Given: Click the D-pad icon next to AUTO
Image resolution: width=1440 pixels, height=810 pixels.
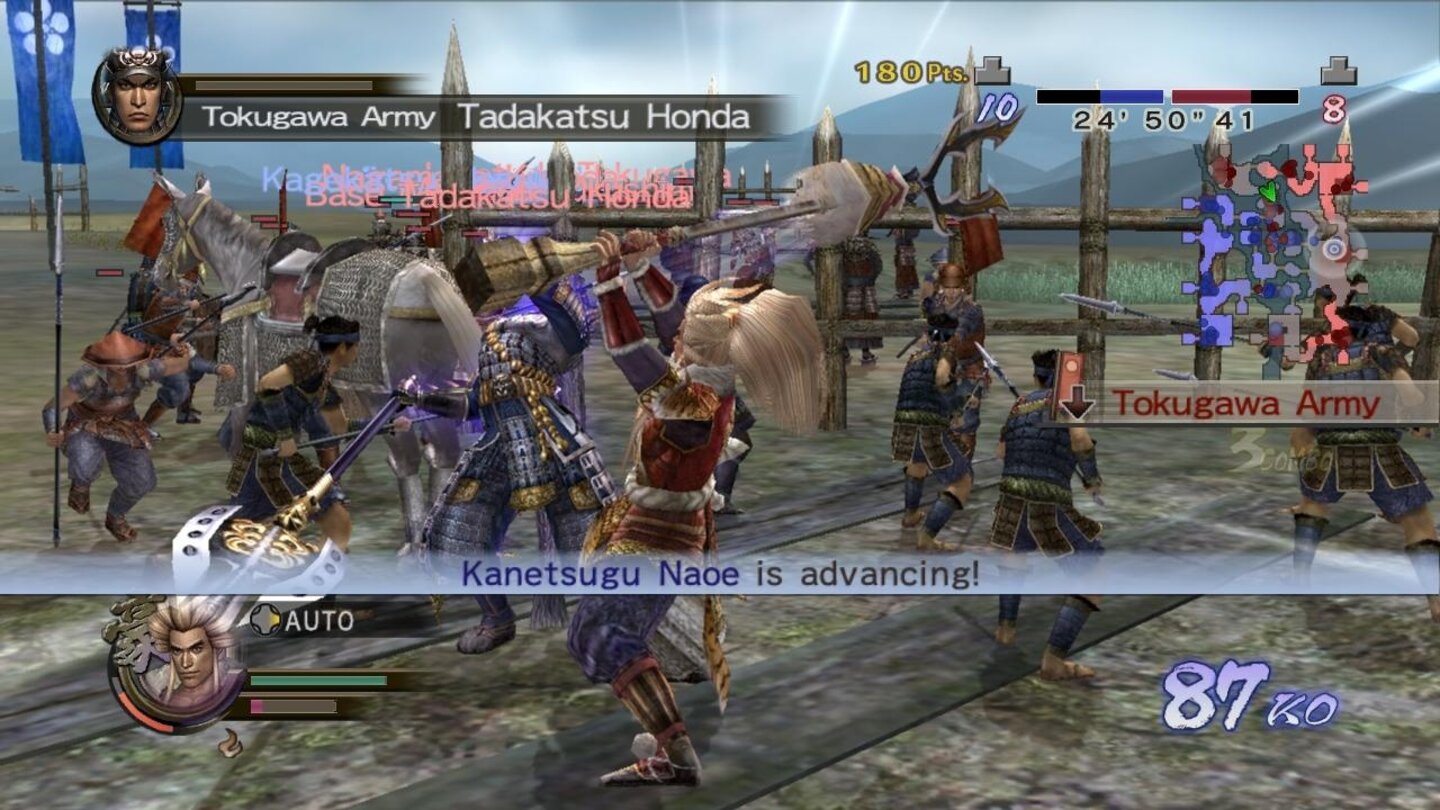Looking at the screenshot, I should [264, 622].
